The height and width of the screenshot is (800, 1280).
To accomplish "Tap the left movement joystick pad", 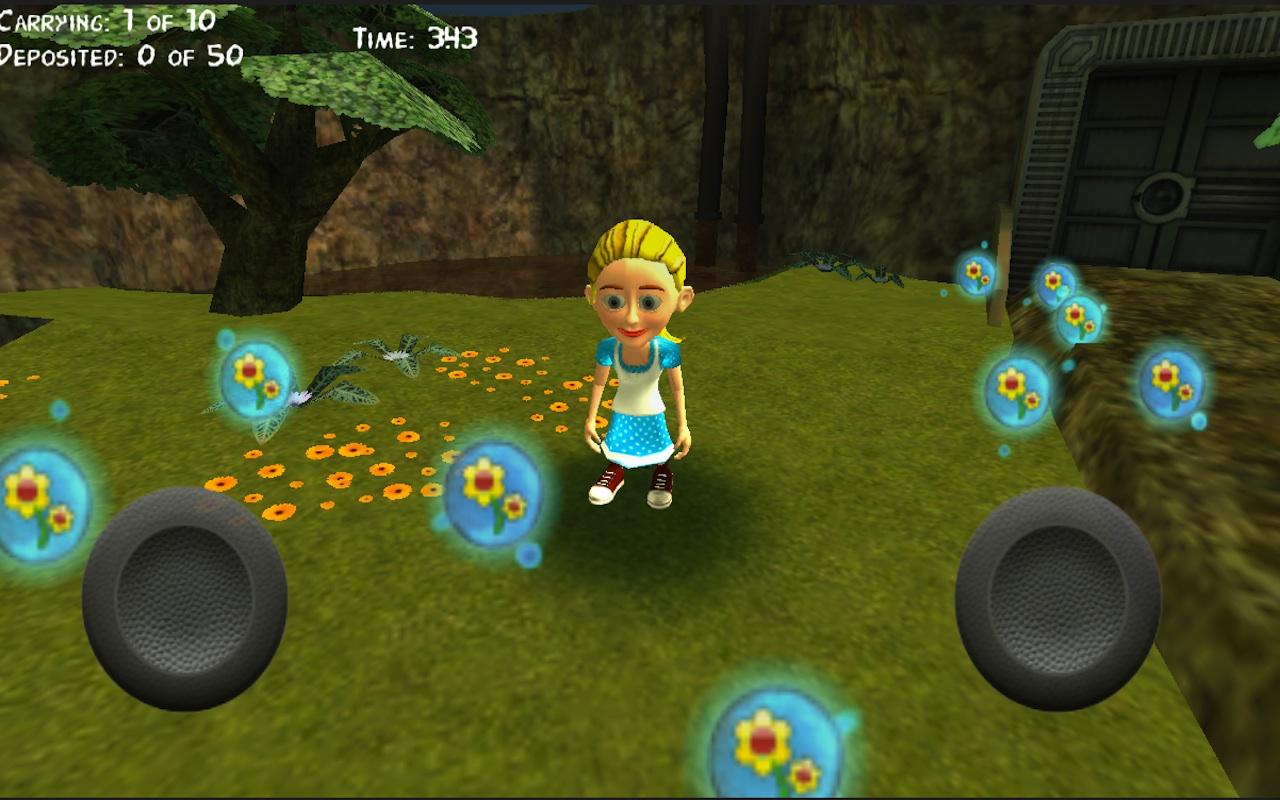I will tap(185, 598).
